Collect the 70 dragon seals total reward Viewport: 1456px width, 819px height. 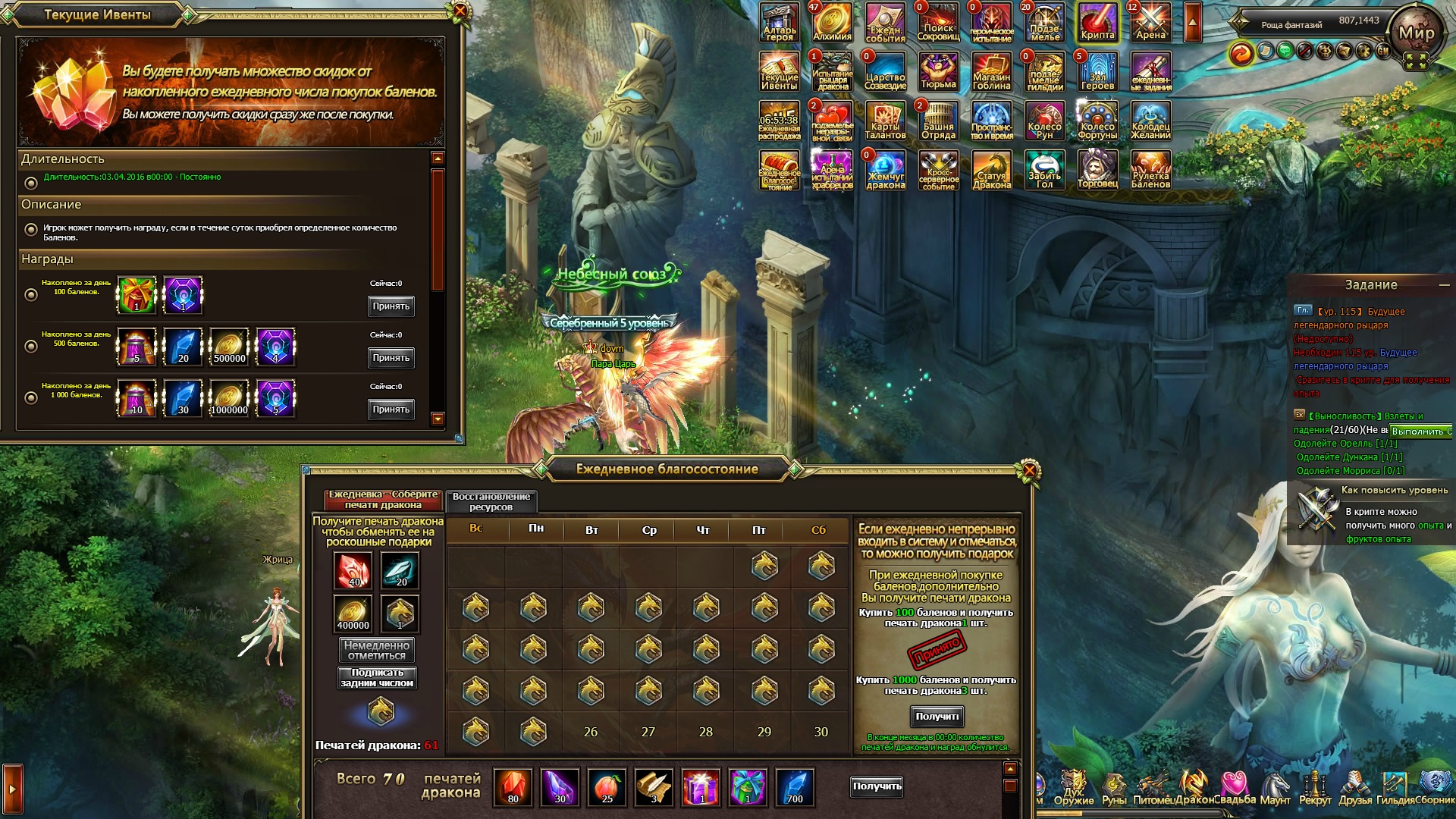(877, 786)
